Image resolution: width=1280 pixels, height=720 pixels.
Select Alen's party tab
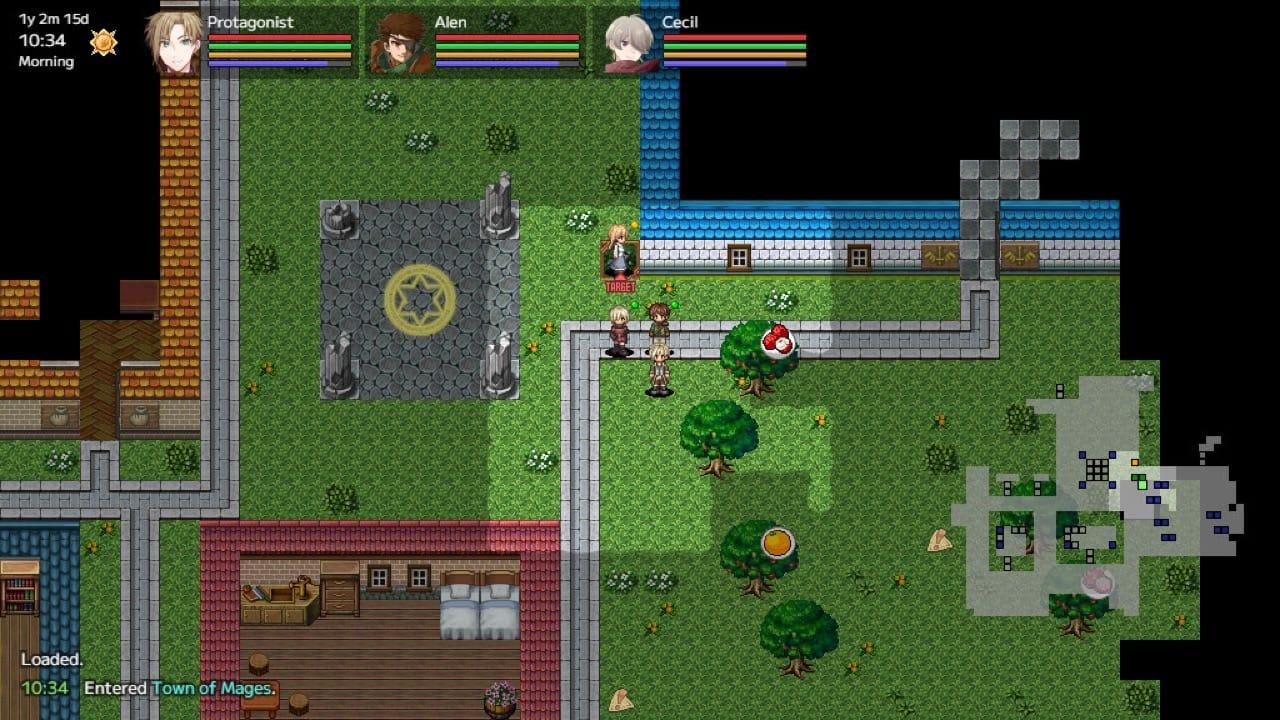(470, 44)
